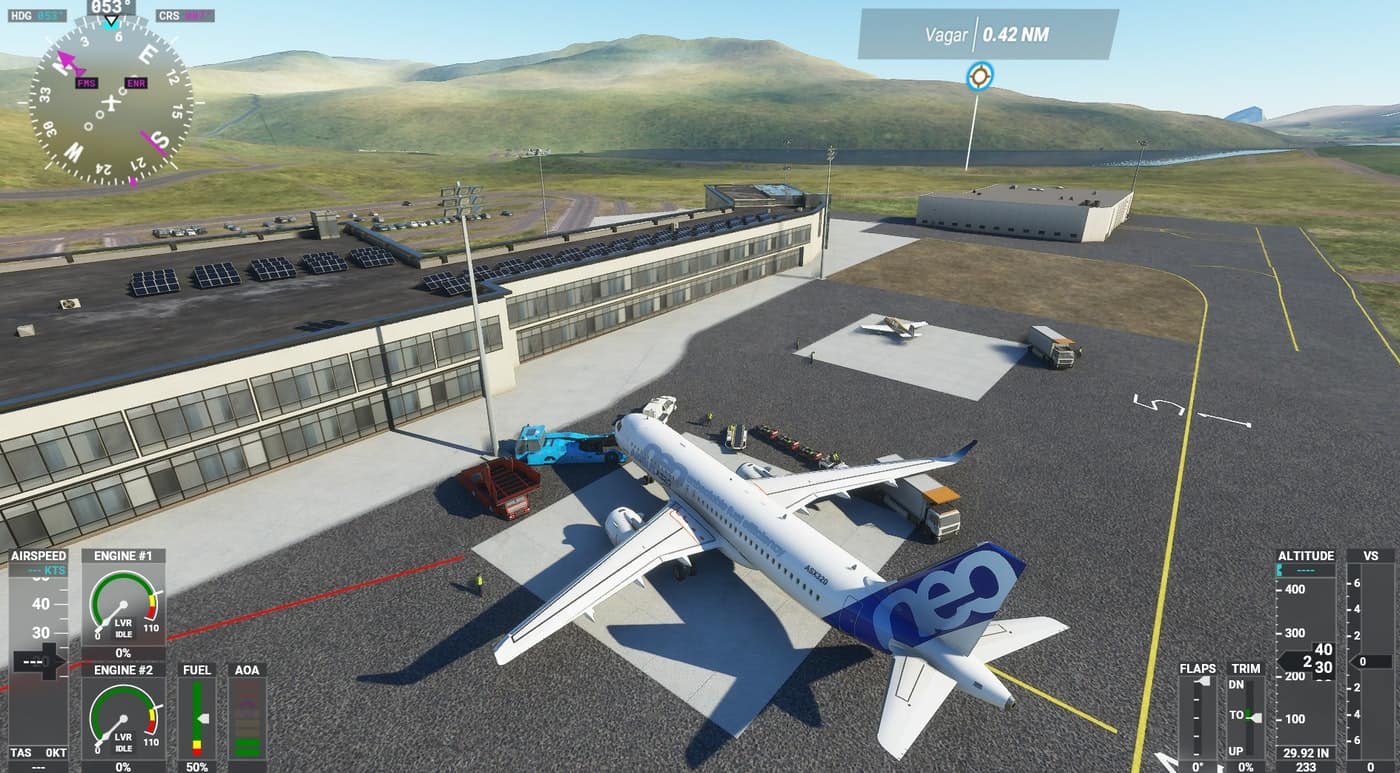Select the Vagar distance label banner
The image size is (1400, 773).
pos(987,34)
